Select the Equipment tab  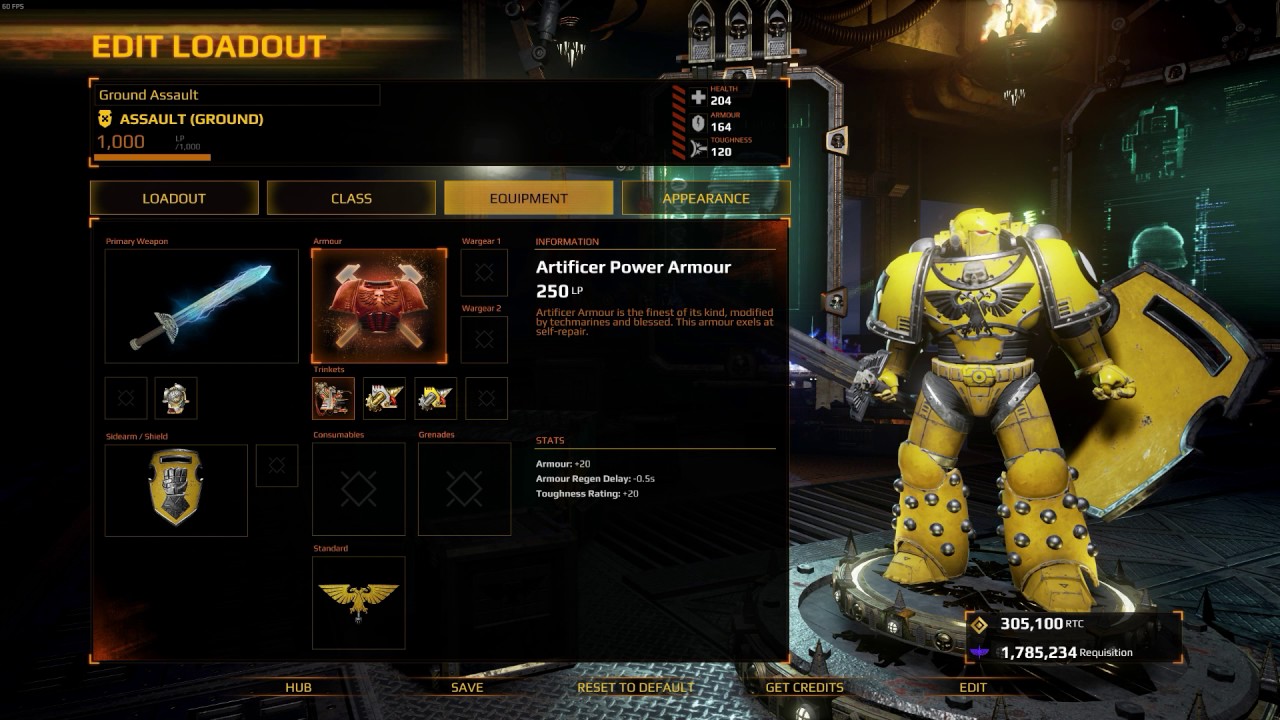pos(528,198)
